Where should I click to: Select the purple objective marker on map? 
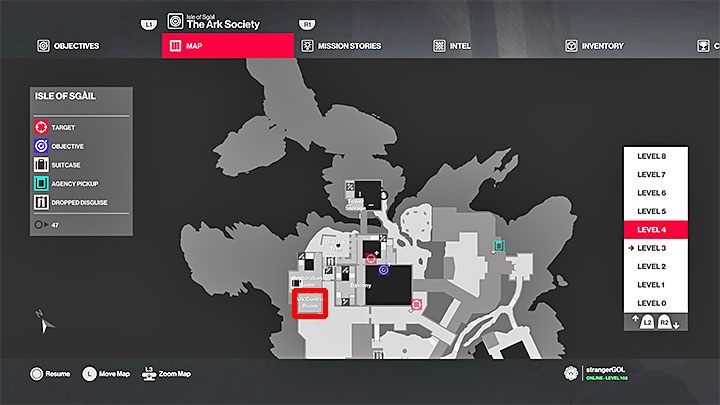pyautogui.click(x=382, y=270)
